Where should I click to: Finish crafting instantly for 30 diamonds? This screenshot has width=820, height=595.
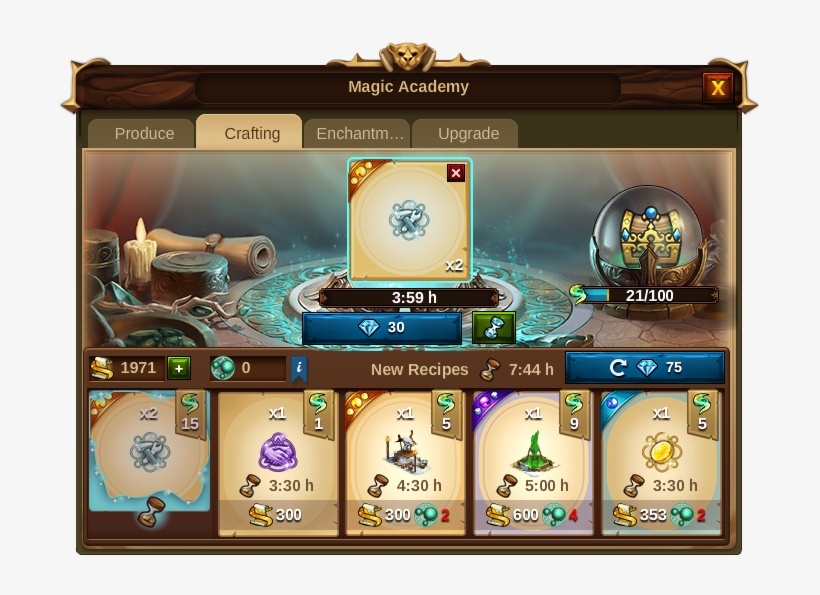pos(382,328)
